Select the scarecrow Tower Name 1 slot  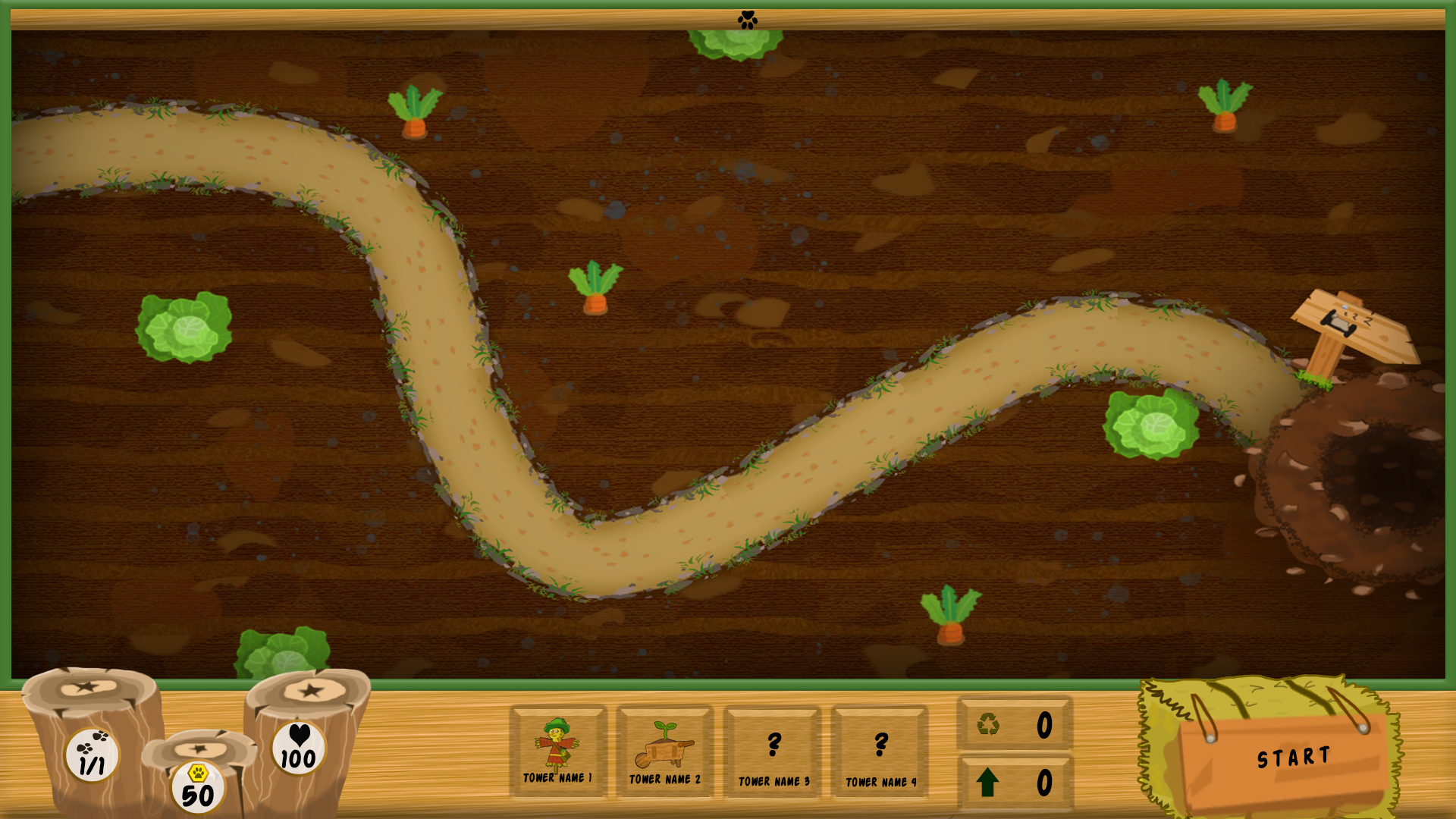tap(558, 752)
